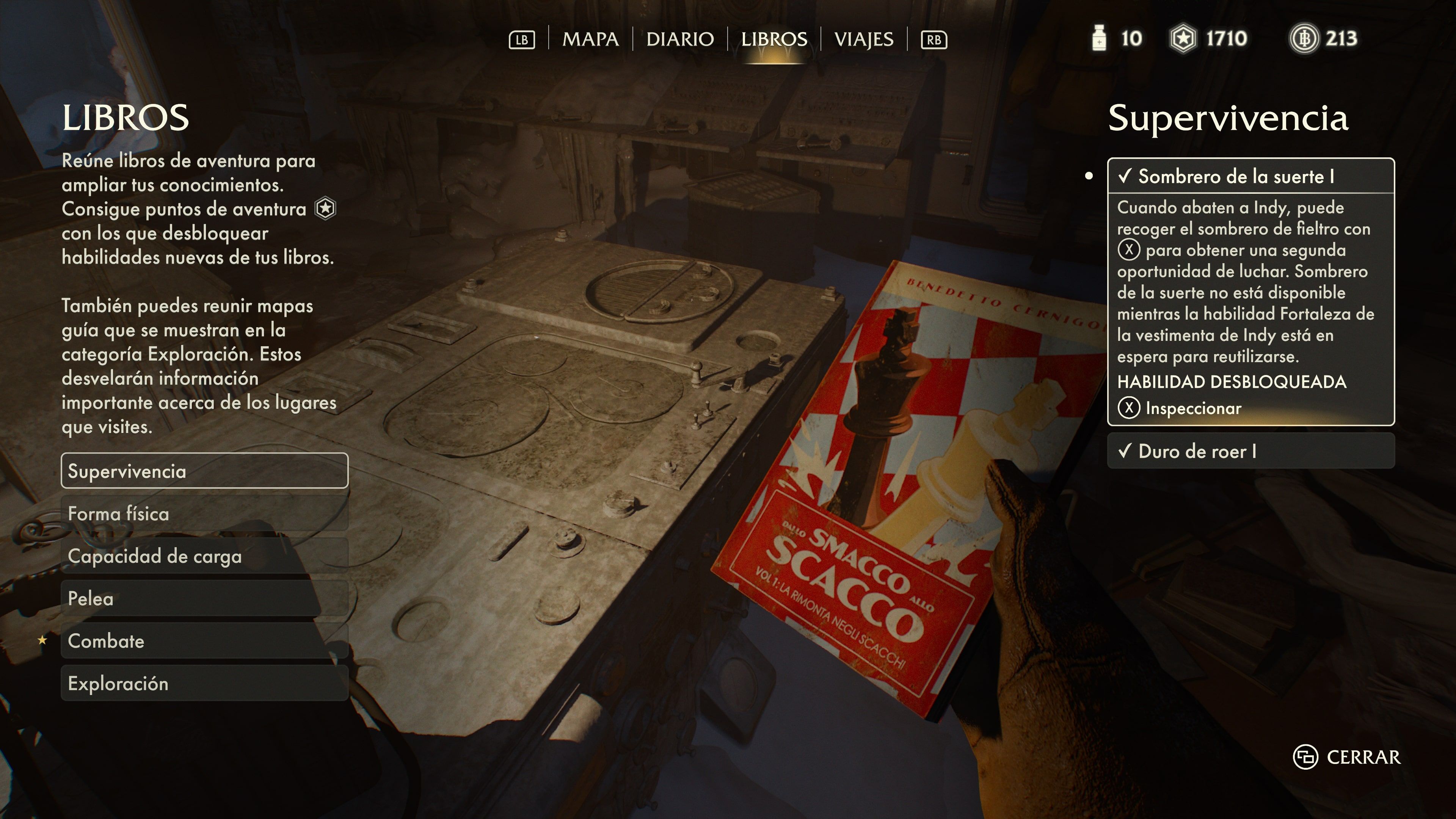Select the Sombrero de la suerte I book
The height and width of the screenshot is (819, 1456).
tap(1250, 176)
